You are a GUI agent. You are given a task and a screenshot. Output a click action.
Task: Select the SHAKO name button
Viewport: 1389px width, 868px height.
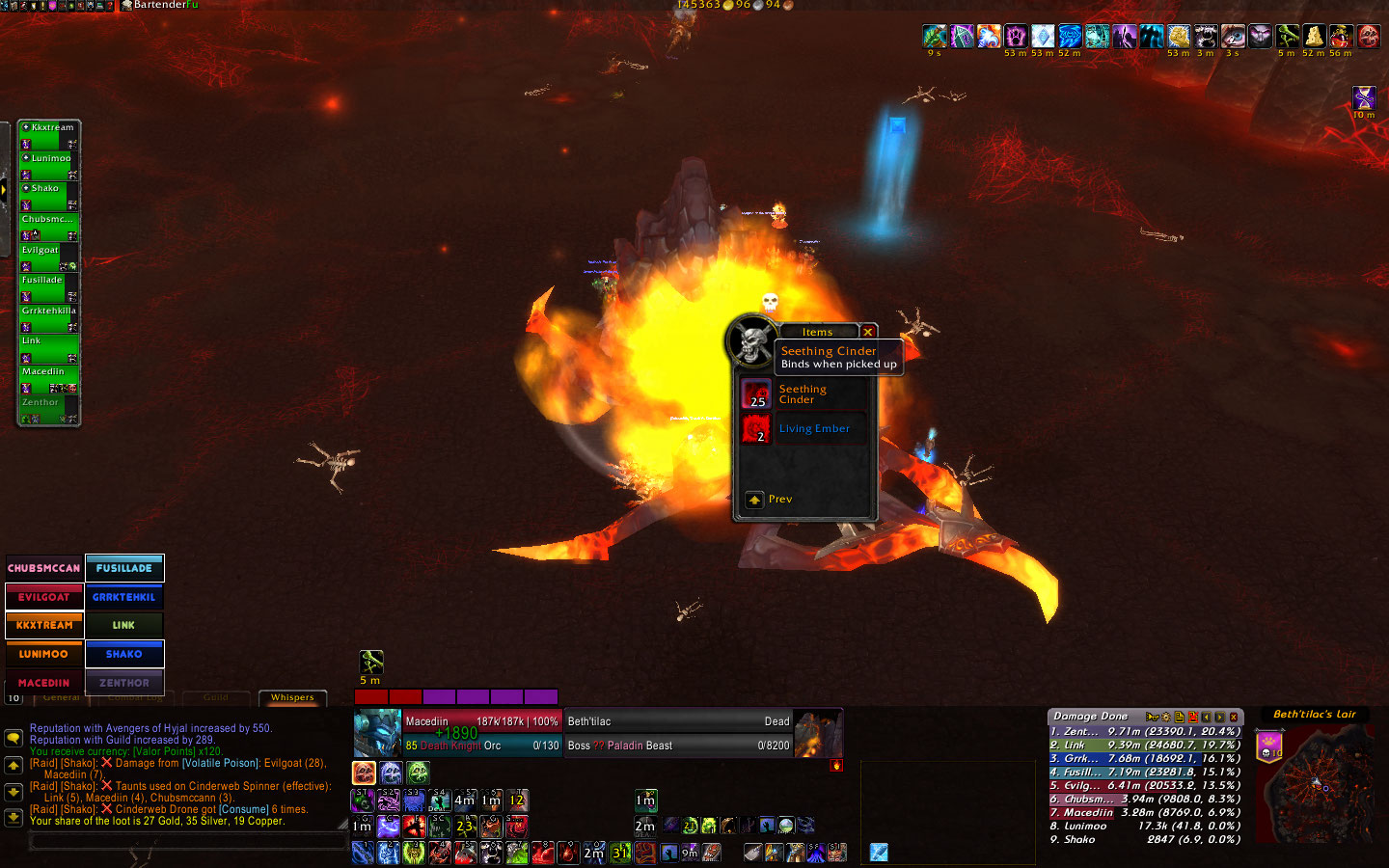click(124, 654)
